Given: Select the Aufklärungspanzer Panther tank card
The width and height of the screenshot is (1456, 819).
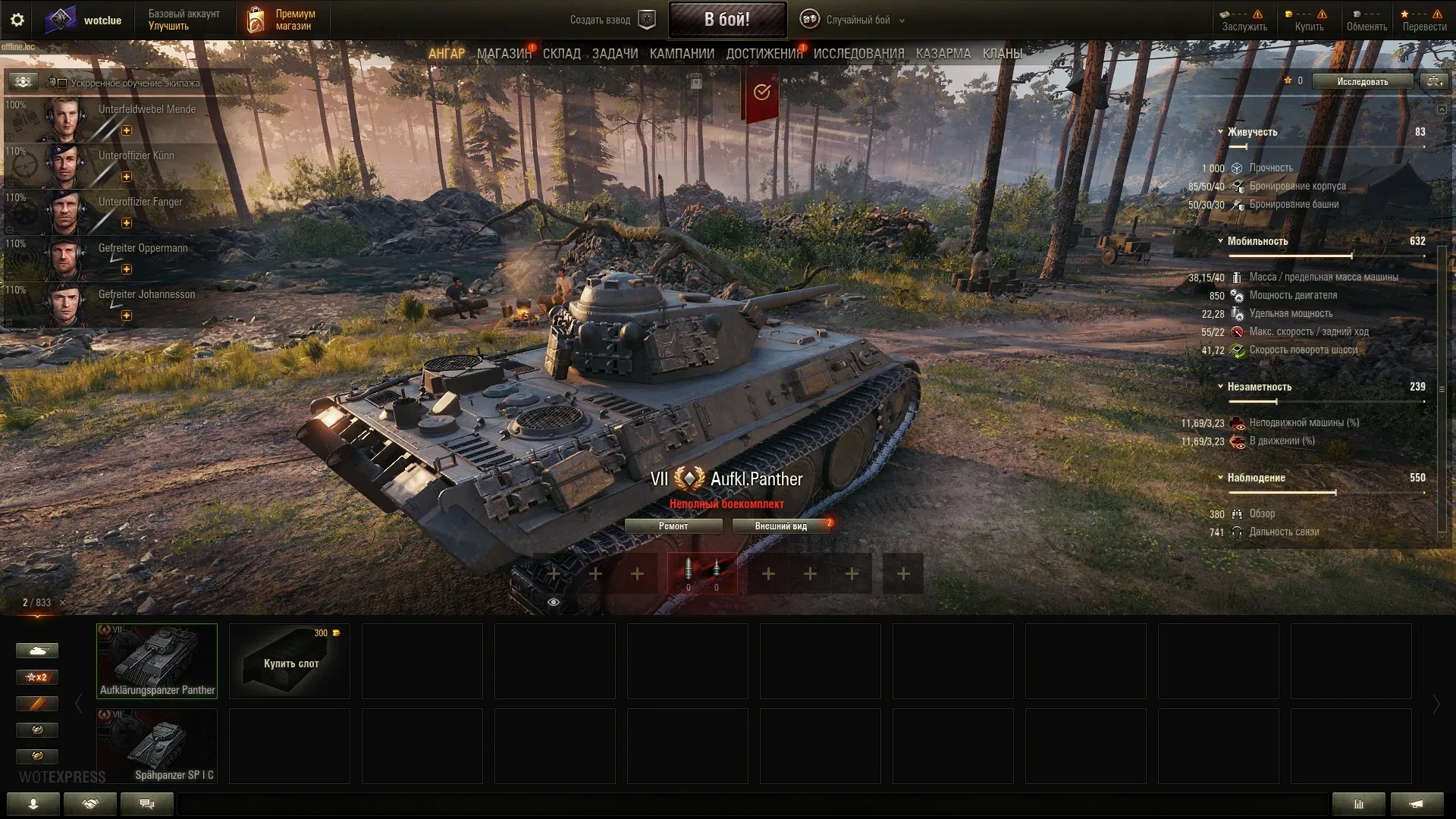Looking at the screenshot, I should (157, 661).
